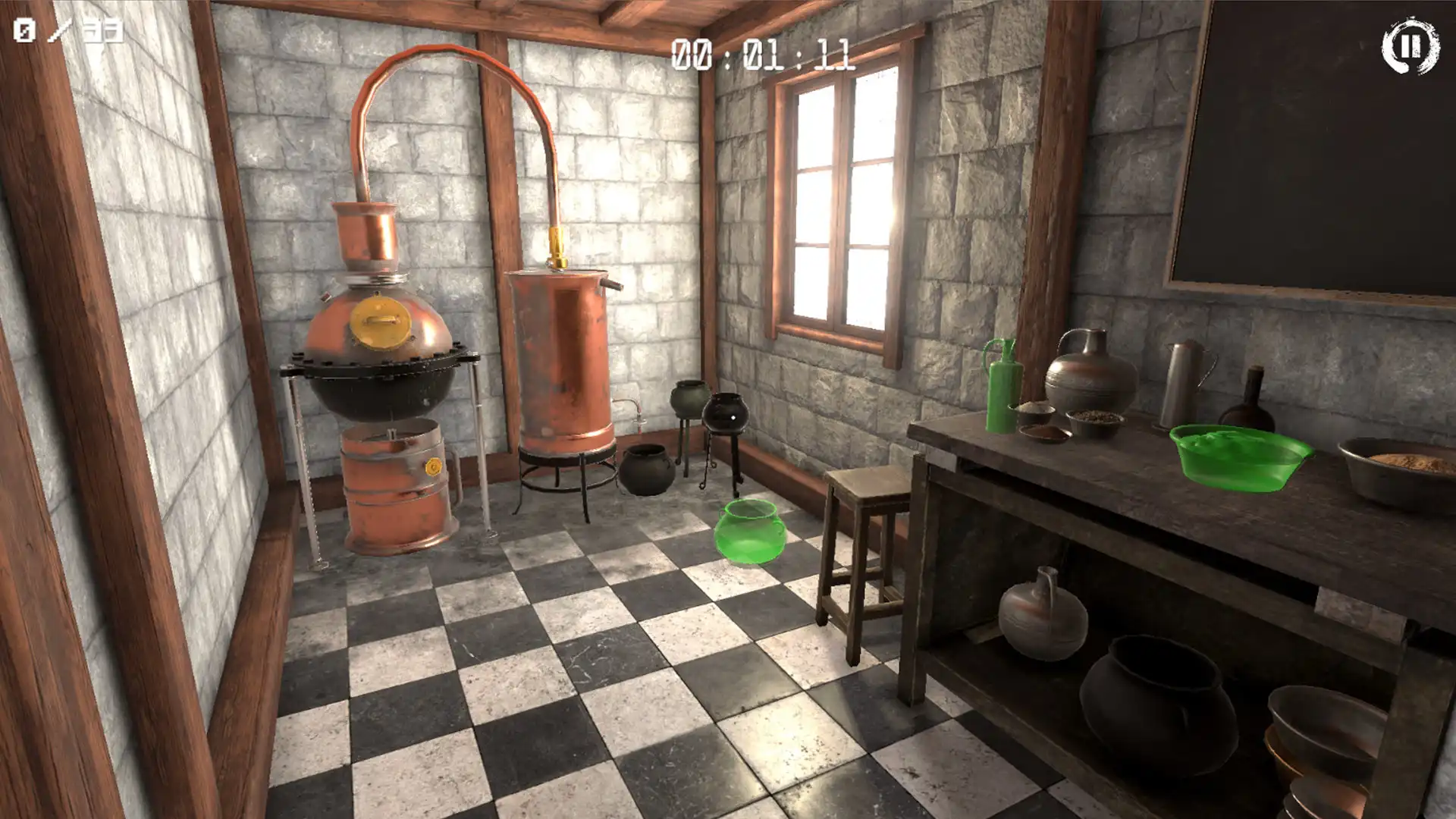Click the pause button top right

[x=1412, y=47]
